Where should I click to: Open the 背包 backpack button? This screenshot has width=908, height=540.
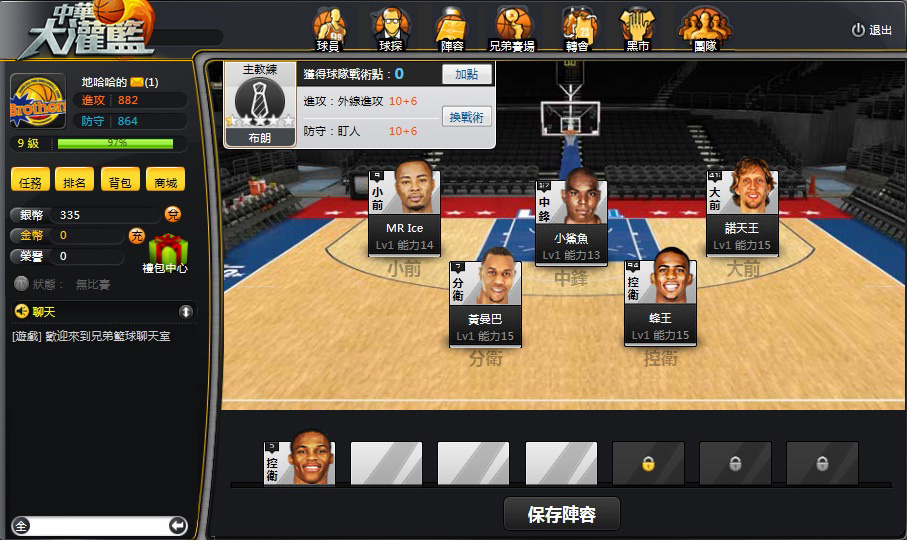(120, 182)
